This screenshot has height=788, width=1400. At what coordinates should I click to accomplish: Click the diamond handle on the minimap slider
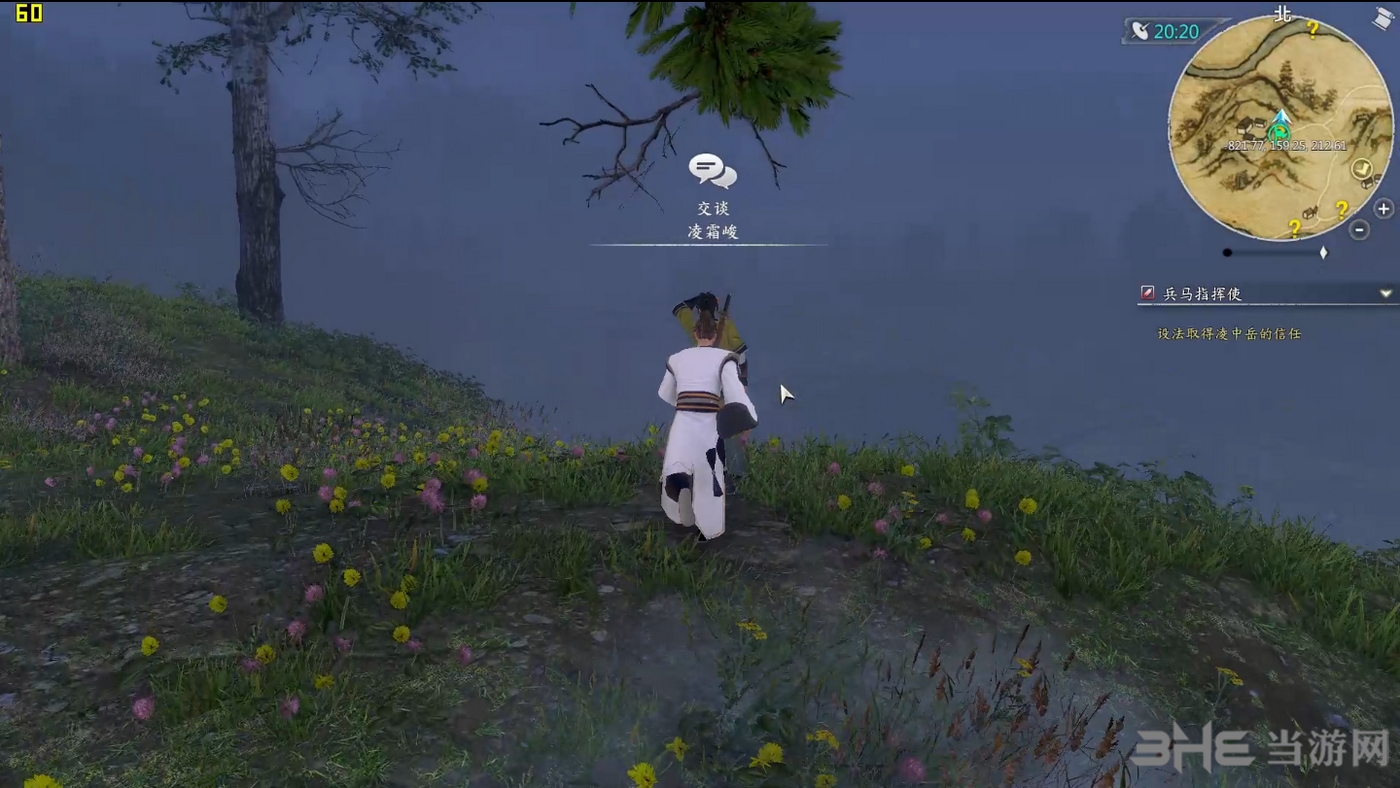coord(1323,253)
